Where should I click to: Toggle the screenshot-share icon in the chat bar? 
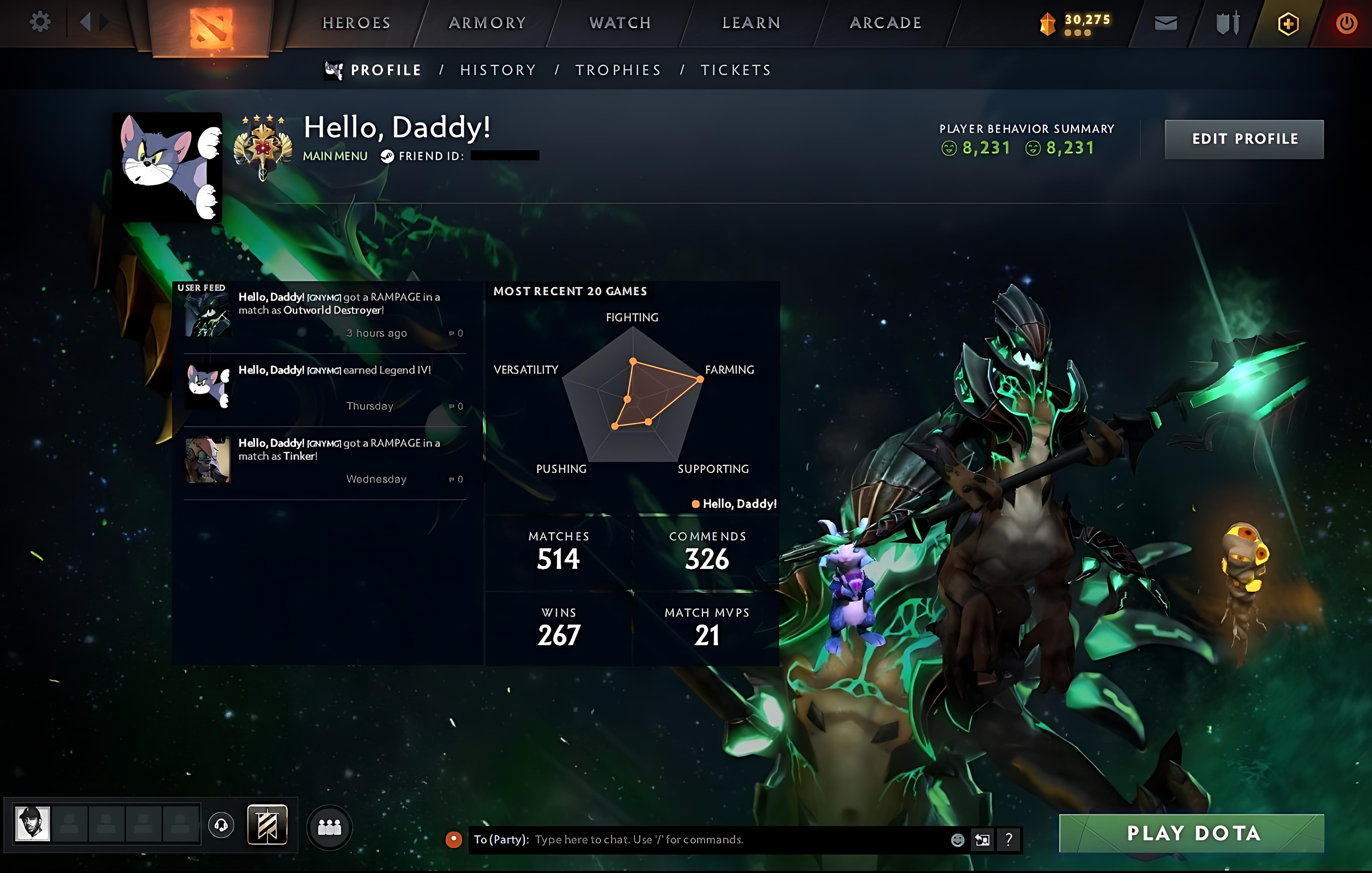982,839
